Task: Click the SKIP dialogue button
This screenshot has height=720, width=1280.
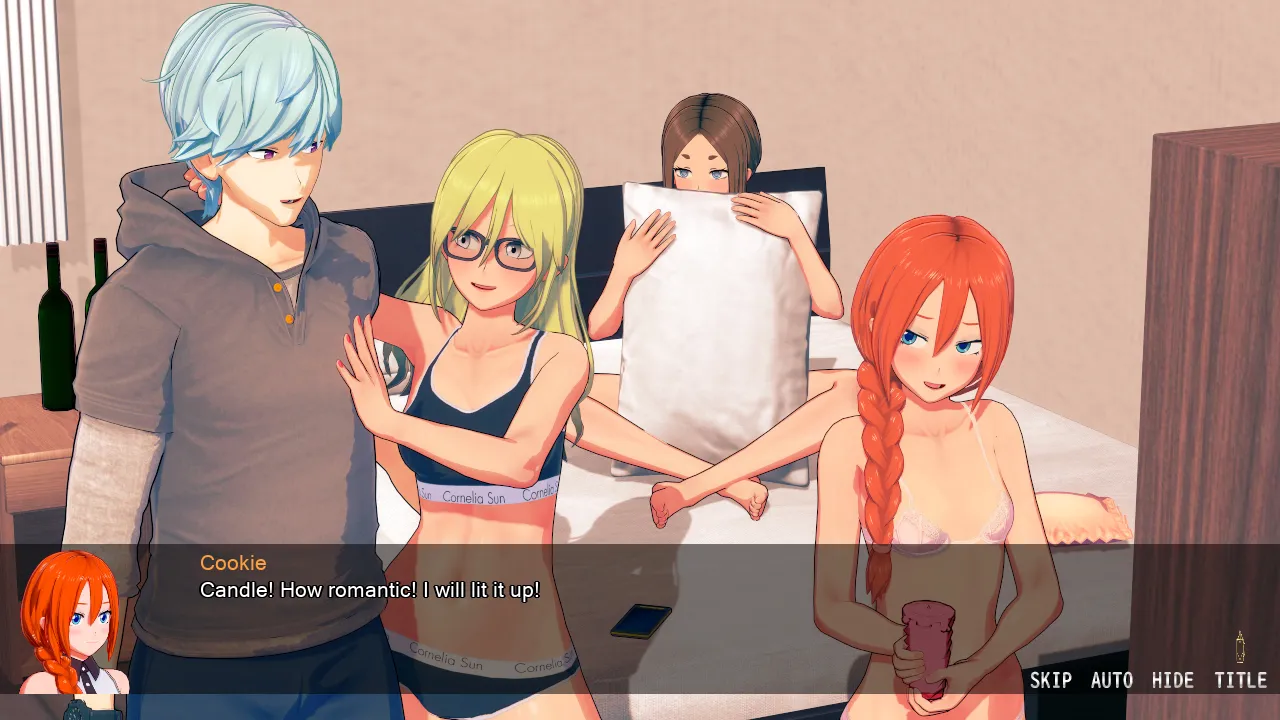Action: point(1050,681)
